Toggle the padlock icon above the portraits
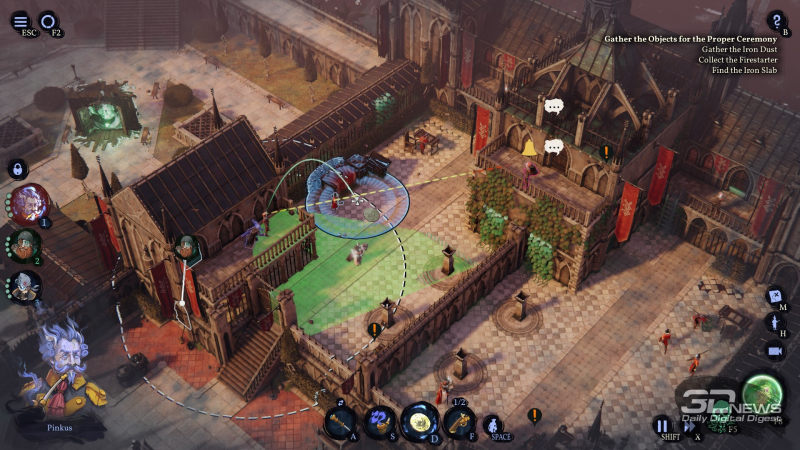 (x=17, y=168)
